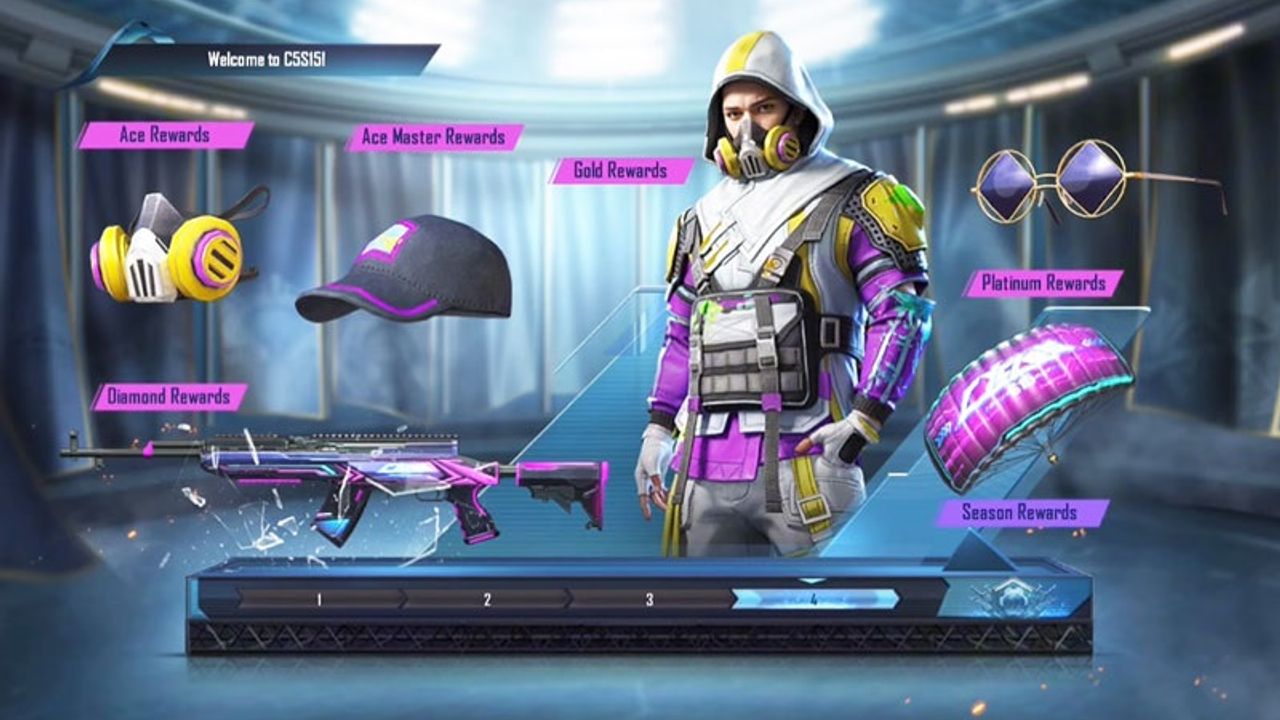Show the Ace Master Rewards label
The image size is (1280, 720).
pyautogui.click(x=435, y=137)
